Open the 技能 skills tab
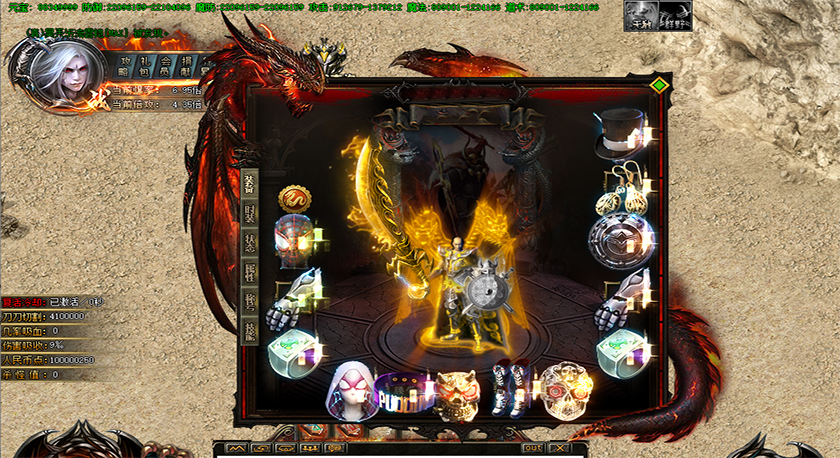 [x=249, y=329]
